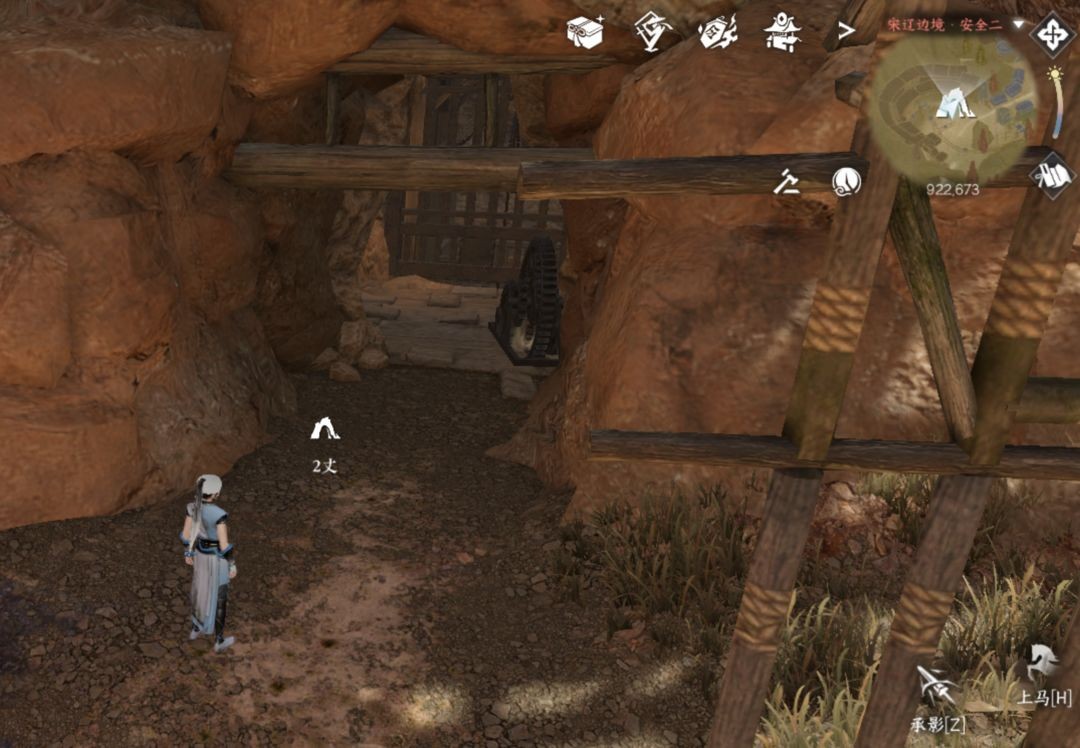
Task: Activate the round swirl icon
Action: click(846, 181)
